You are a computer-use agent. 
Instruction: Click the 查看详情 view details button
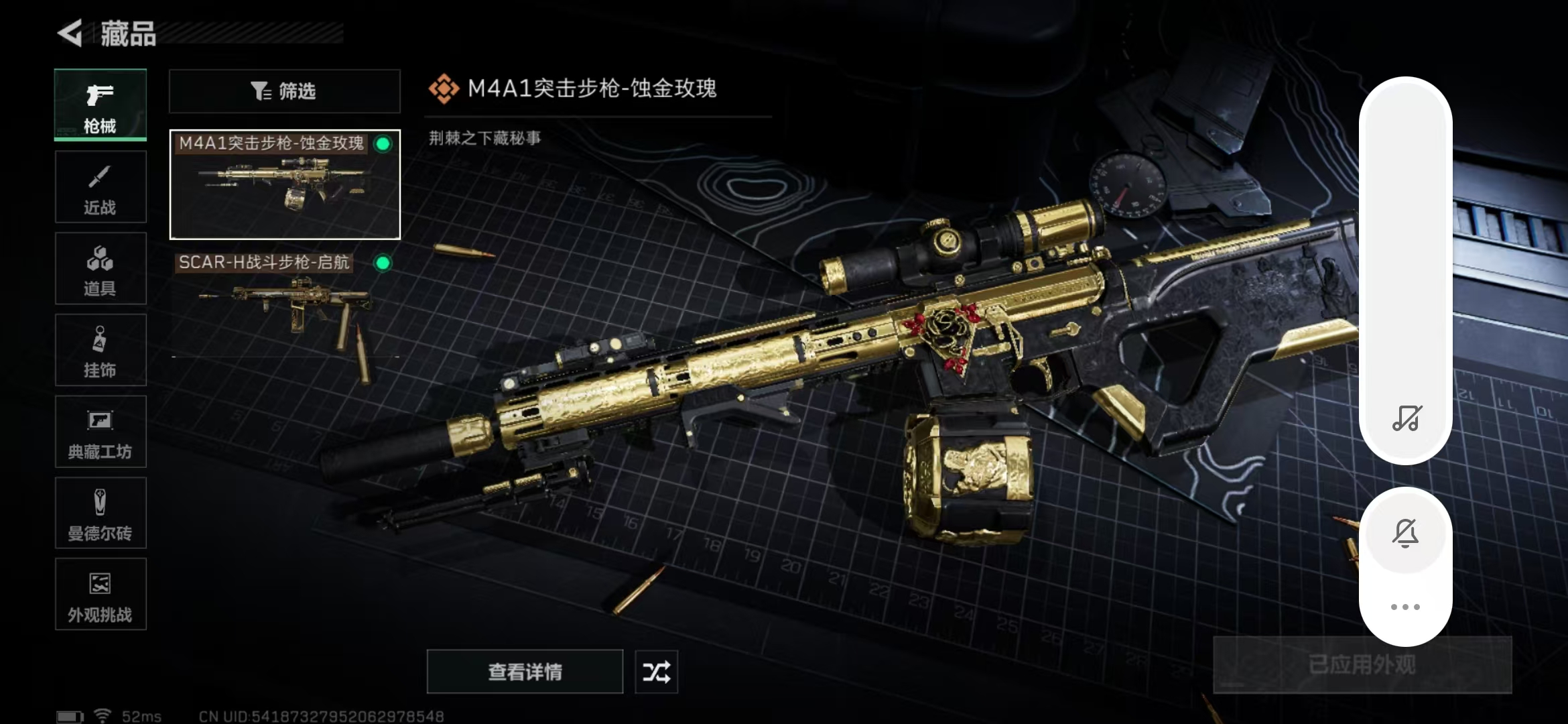point(525,672)
